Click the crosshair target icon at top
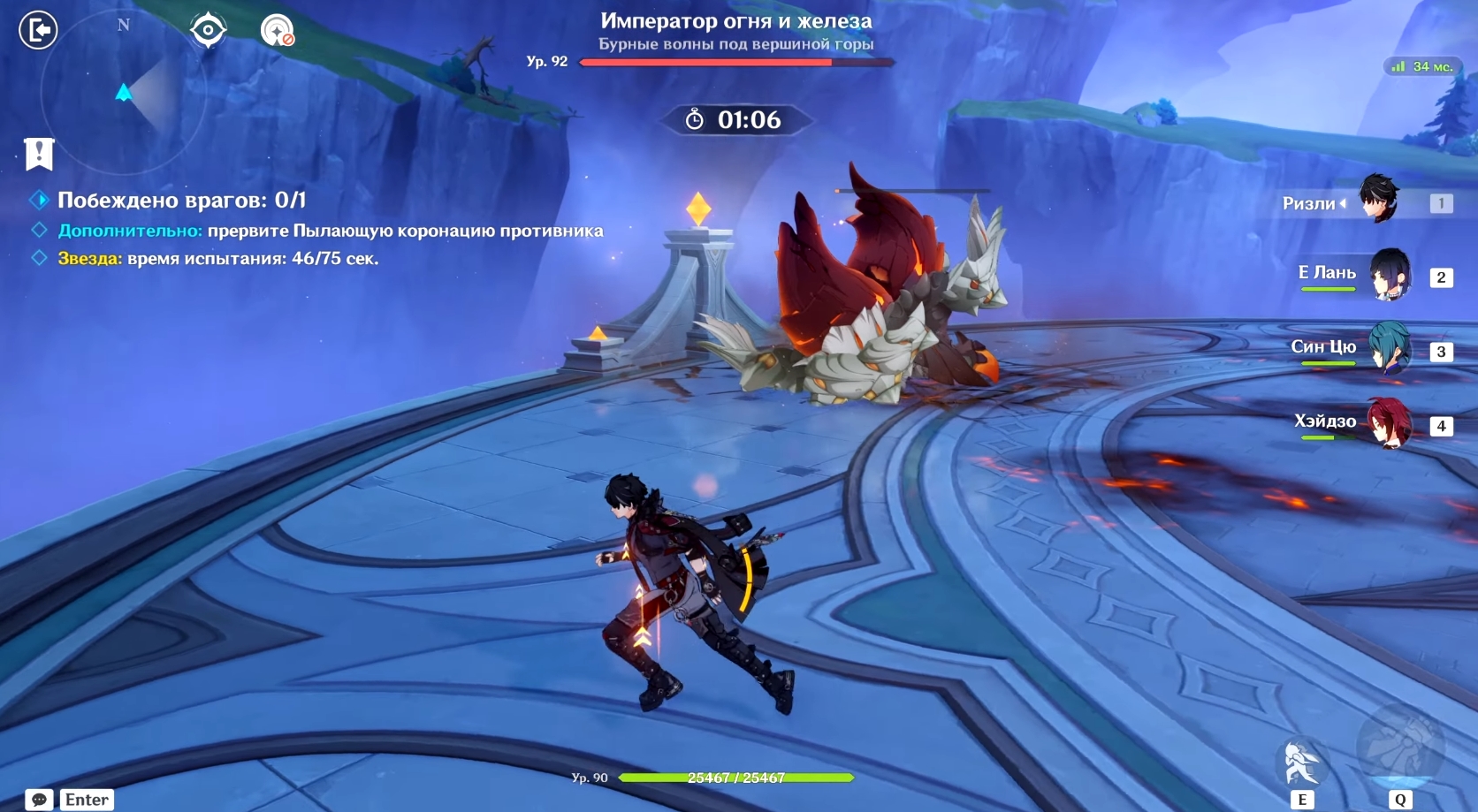The width and height of the screenshot is (1478, 812). click(x=208, y=31)
